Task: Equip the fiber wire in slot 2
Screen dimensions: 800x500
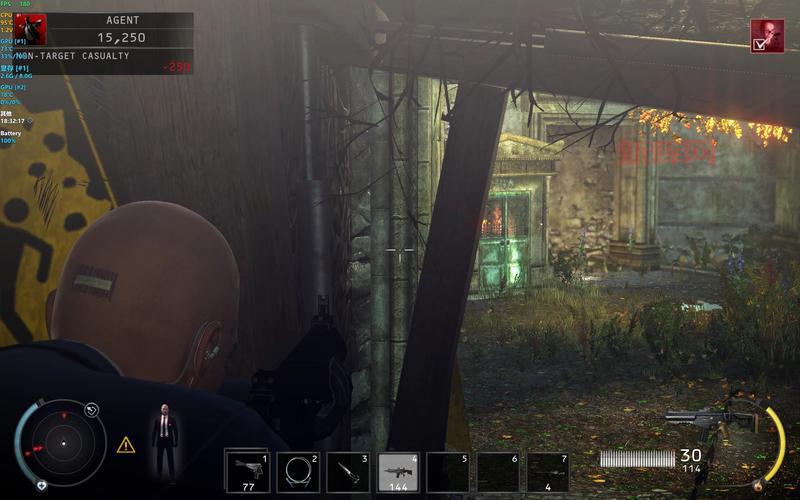Action: tap(297, 471)
